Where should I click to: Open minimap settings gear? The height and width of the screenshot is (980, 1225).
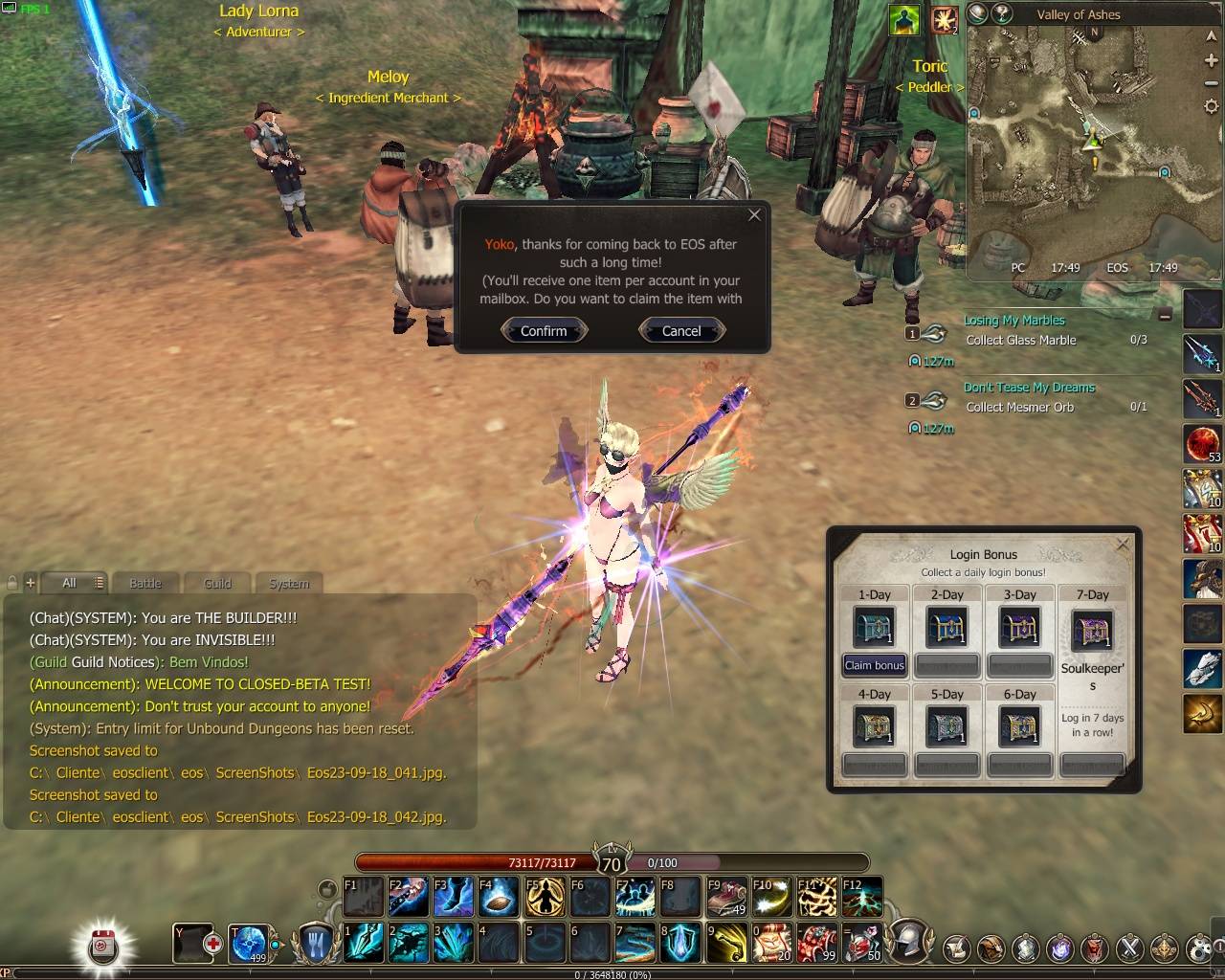(1211, 107)
